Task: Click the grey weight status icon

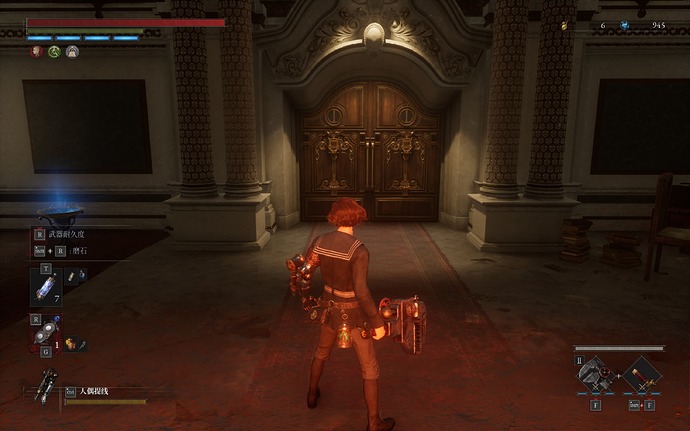Action: pyautogui.click(x=72, y=52)
